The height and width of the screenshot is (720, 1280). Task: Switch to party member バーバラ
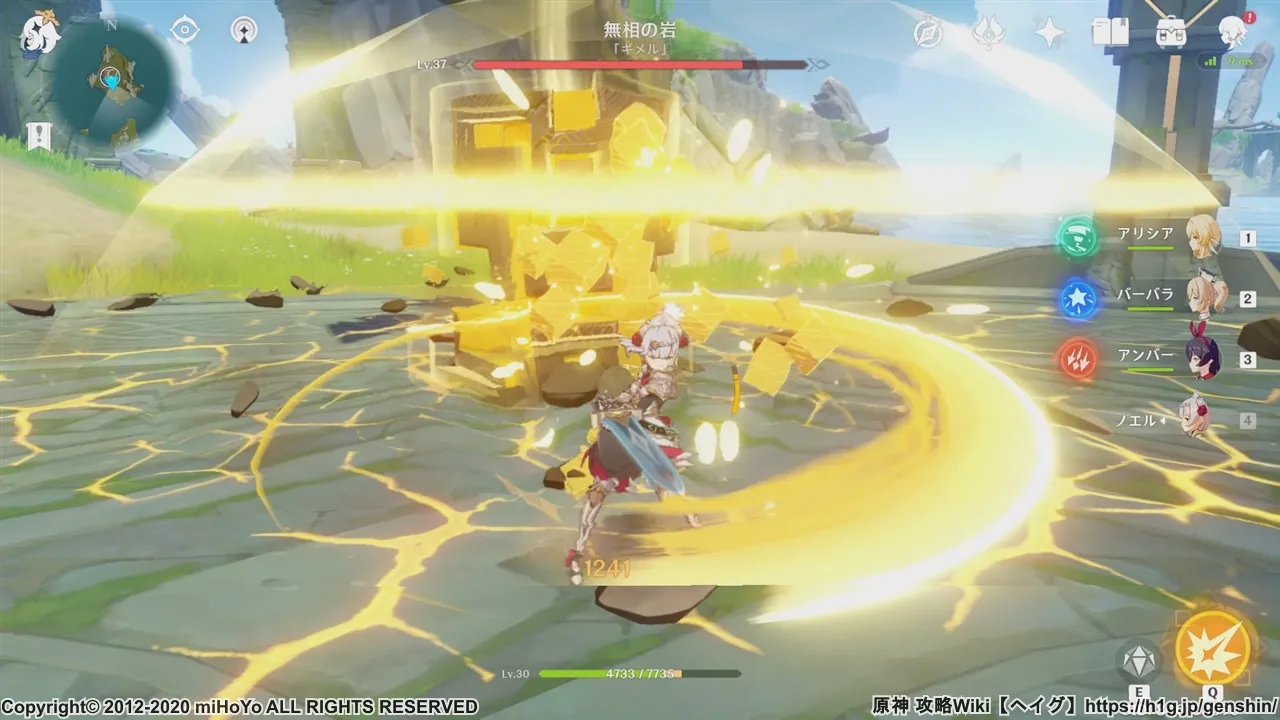1203,298
